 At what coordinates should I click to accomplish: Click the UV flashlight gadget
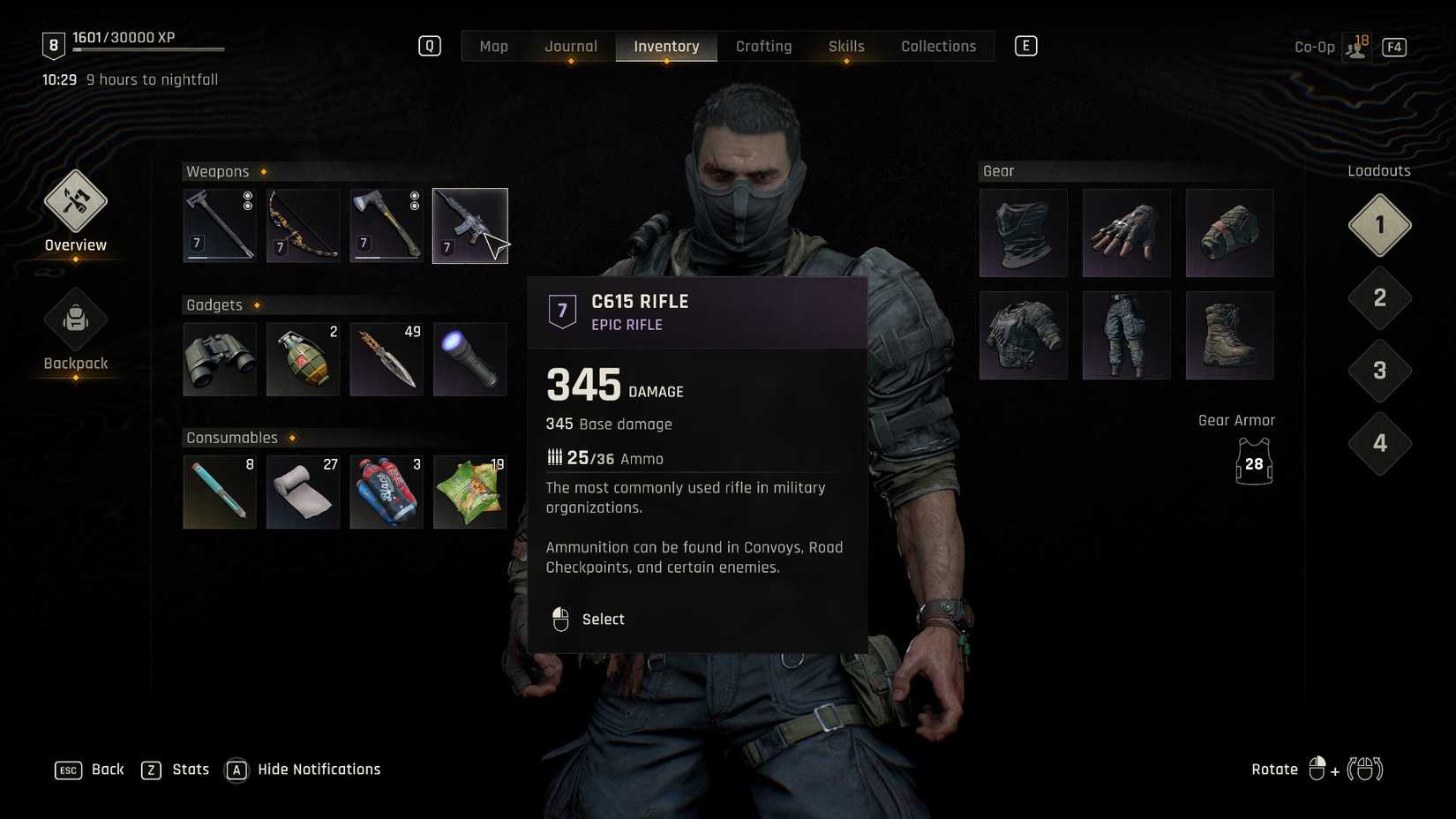click(x=469, y=358)
